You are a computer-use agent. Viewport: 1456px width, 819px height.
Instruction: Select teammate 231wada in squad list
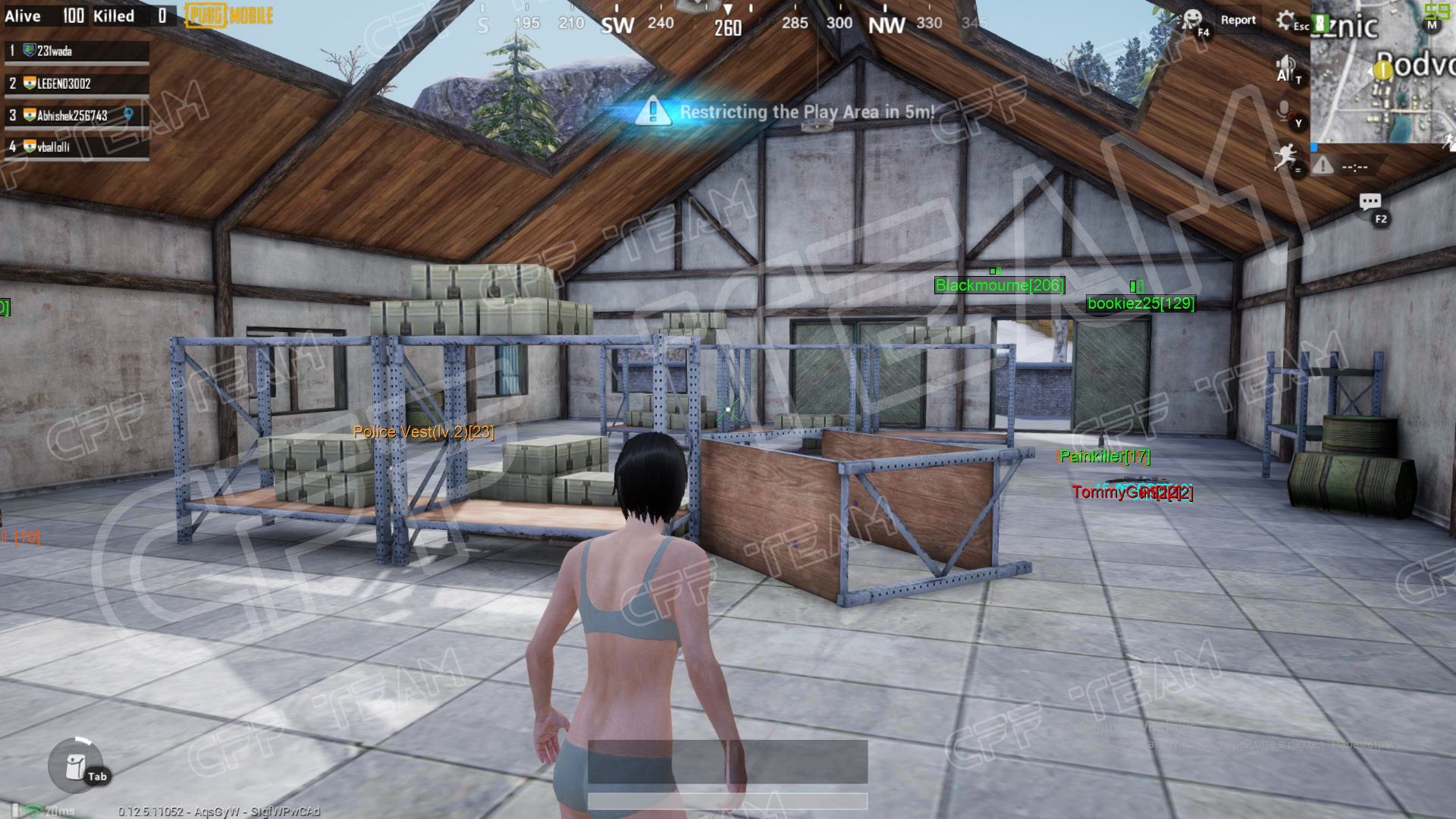(x=76, y=51)
